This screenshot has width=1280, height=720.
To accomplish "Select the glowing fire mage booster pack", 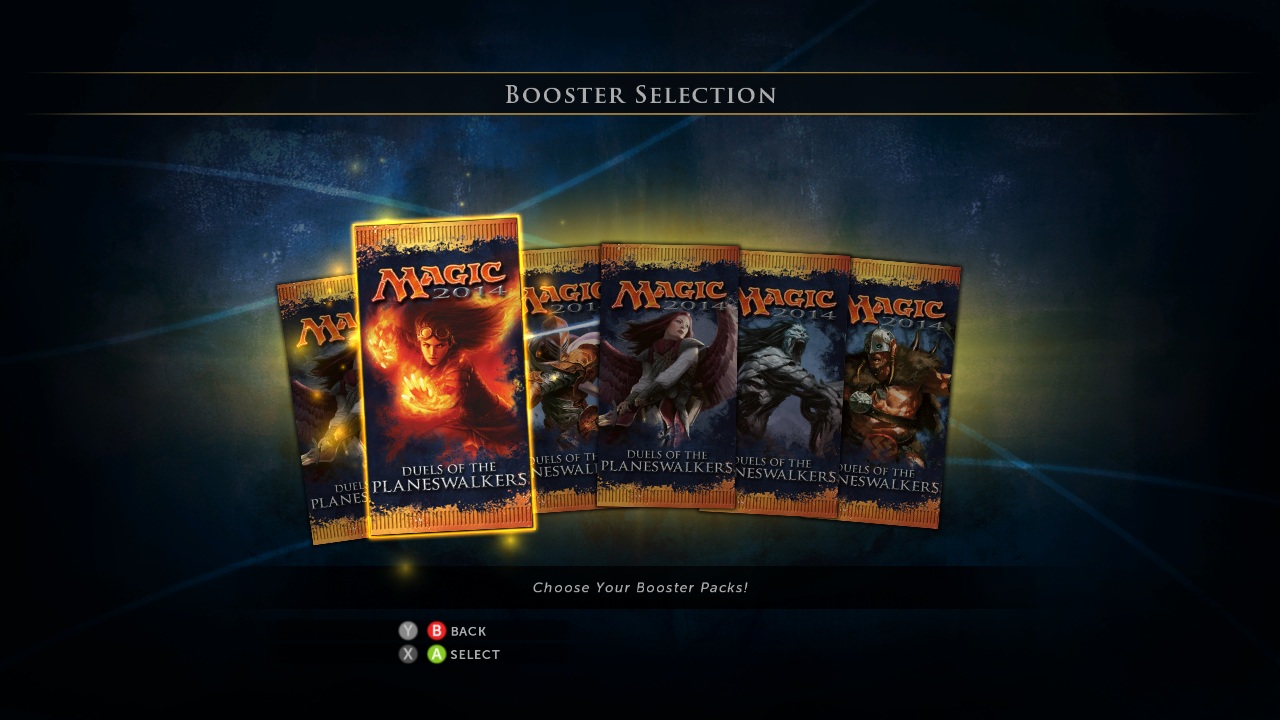I will (x=444, y=377).
